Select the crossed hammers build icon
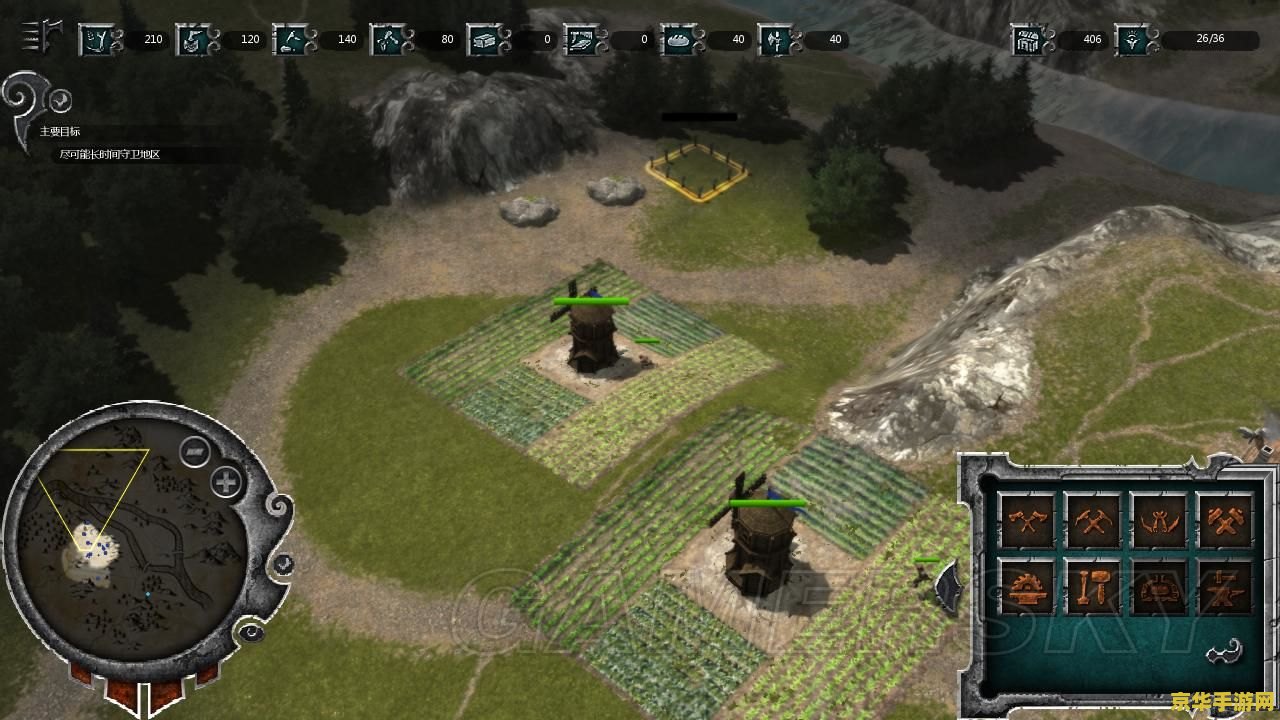Viewport: 1280px width, 720px height. pyautogui.click(x=1224, y=520)
